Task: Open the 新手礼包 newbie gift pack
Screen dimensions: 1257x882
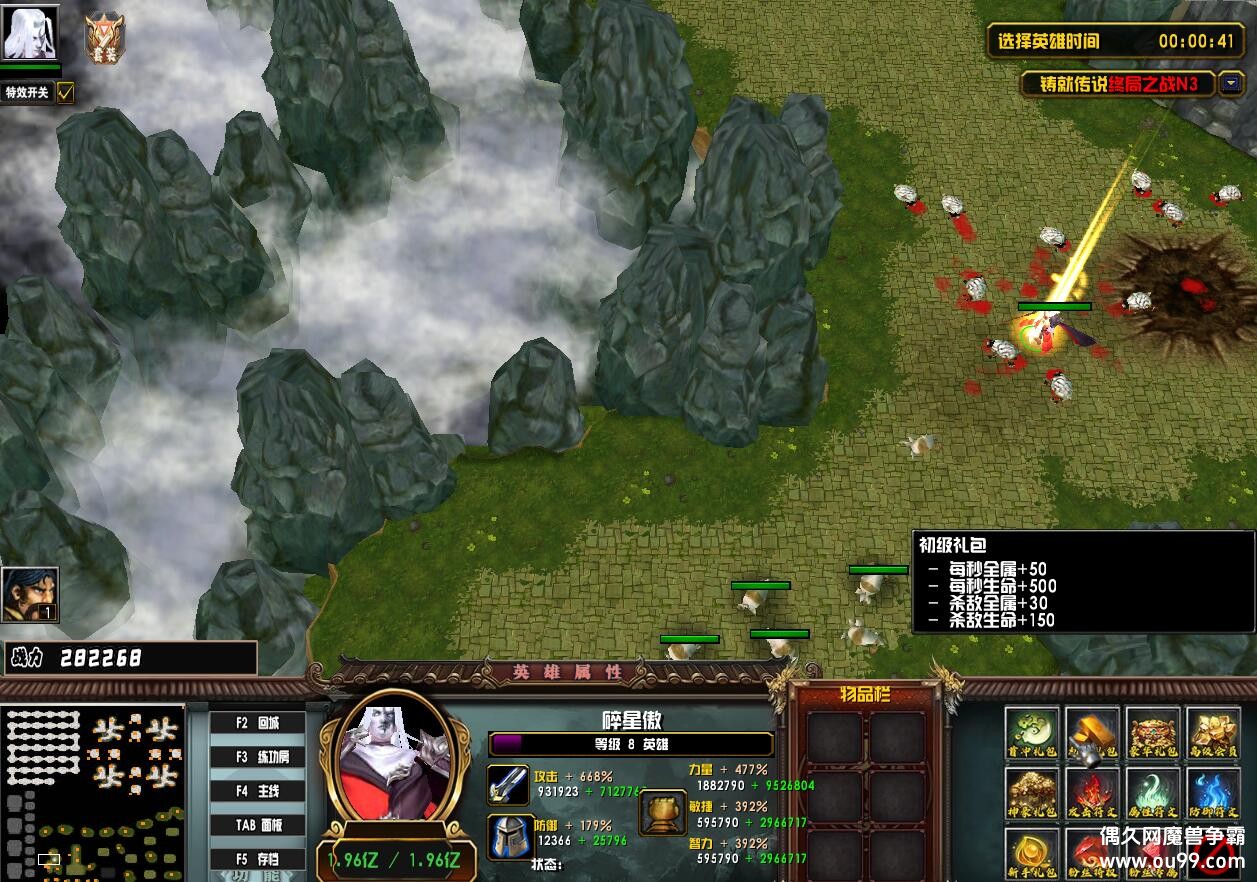Action: tap(1032, 853)
